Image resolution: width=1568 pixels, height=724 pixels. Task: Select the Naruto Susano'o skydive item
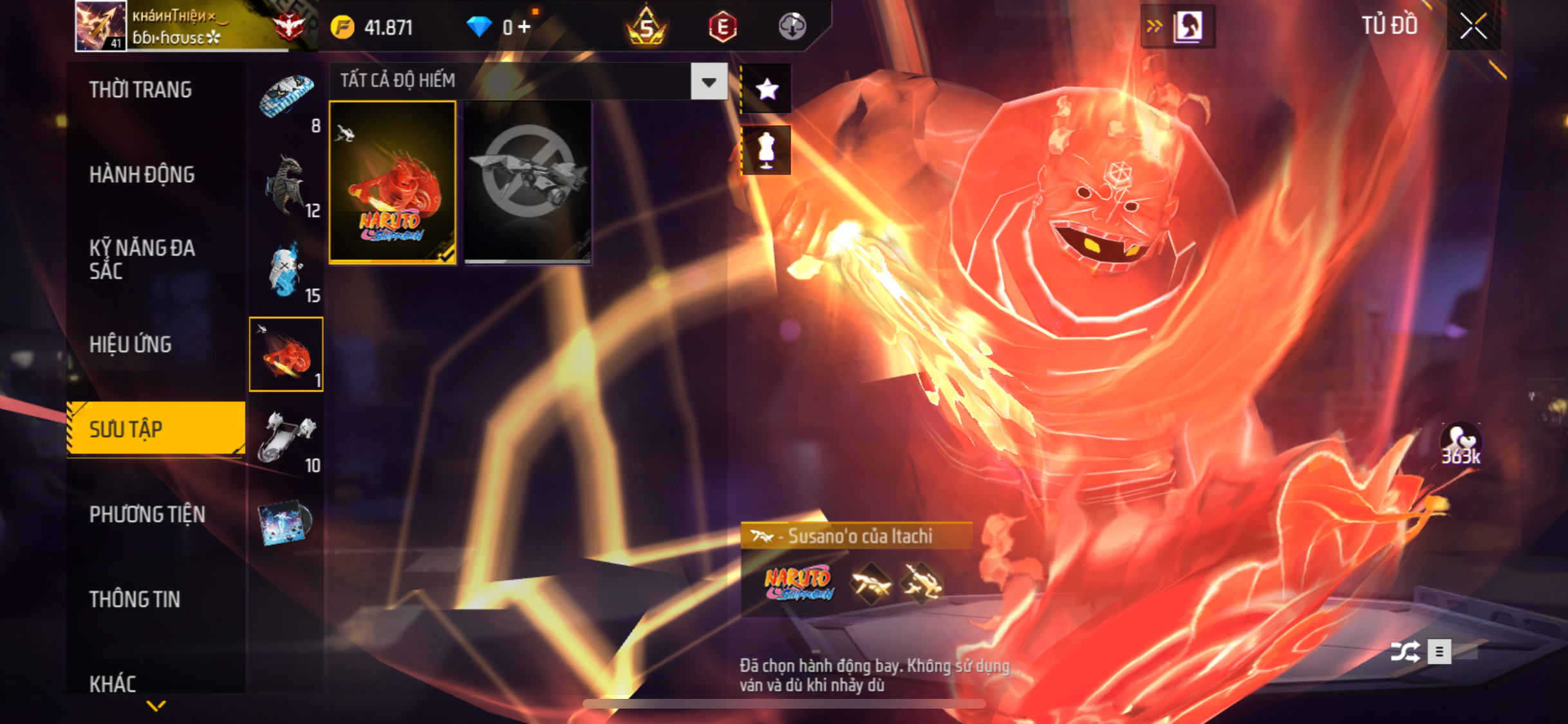[393, 181]
